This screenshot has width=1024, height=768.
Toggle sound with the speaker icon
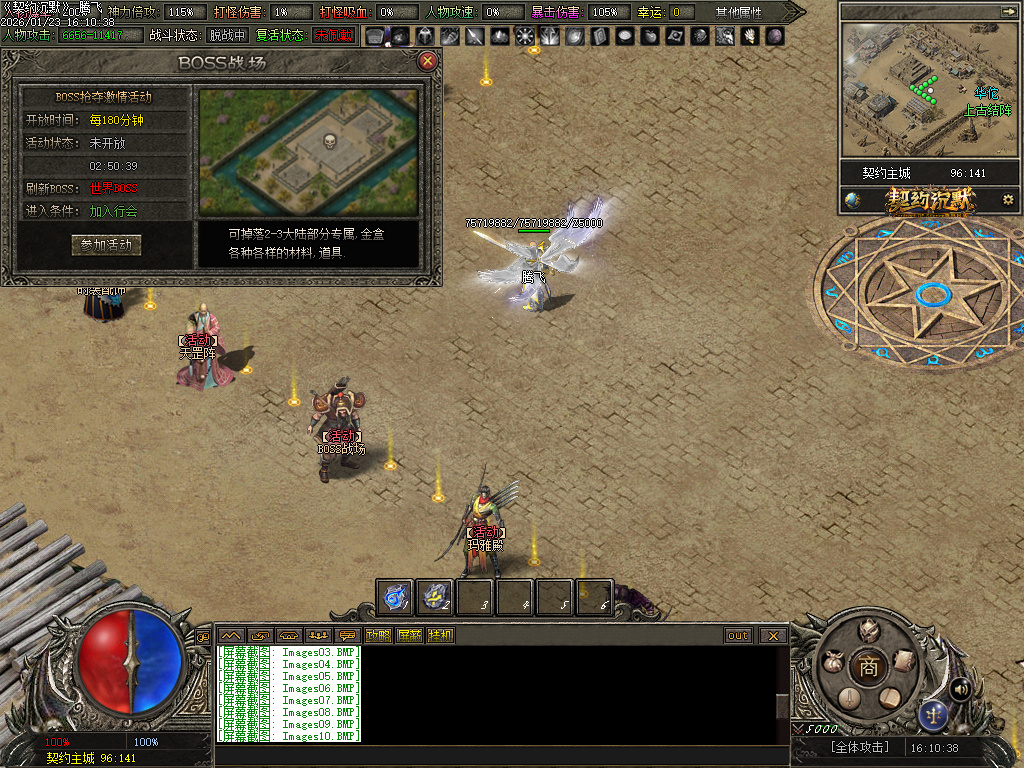coord(961,689)
